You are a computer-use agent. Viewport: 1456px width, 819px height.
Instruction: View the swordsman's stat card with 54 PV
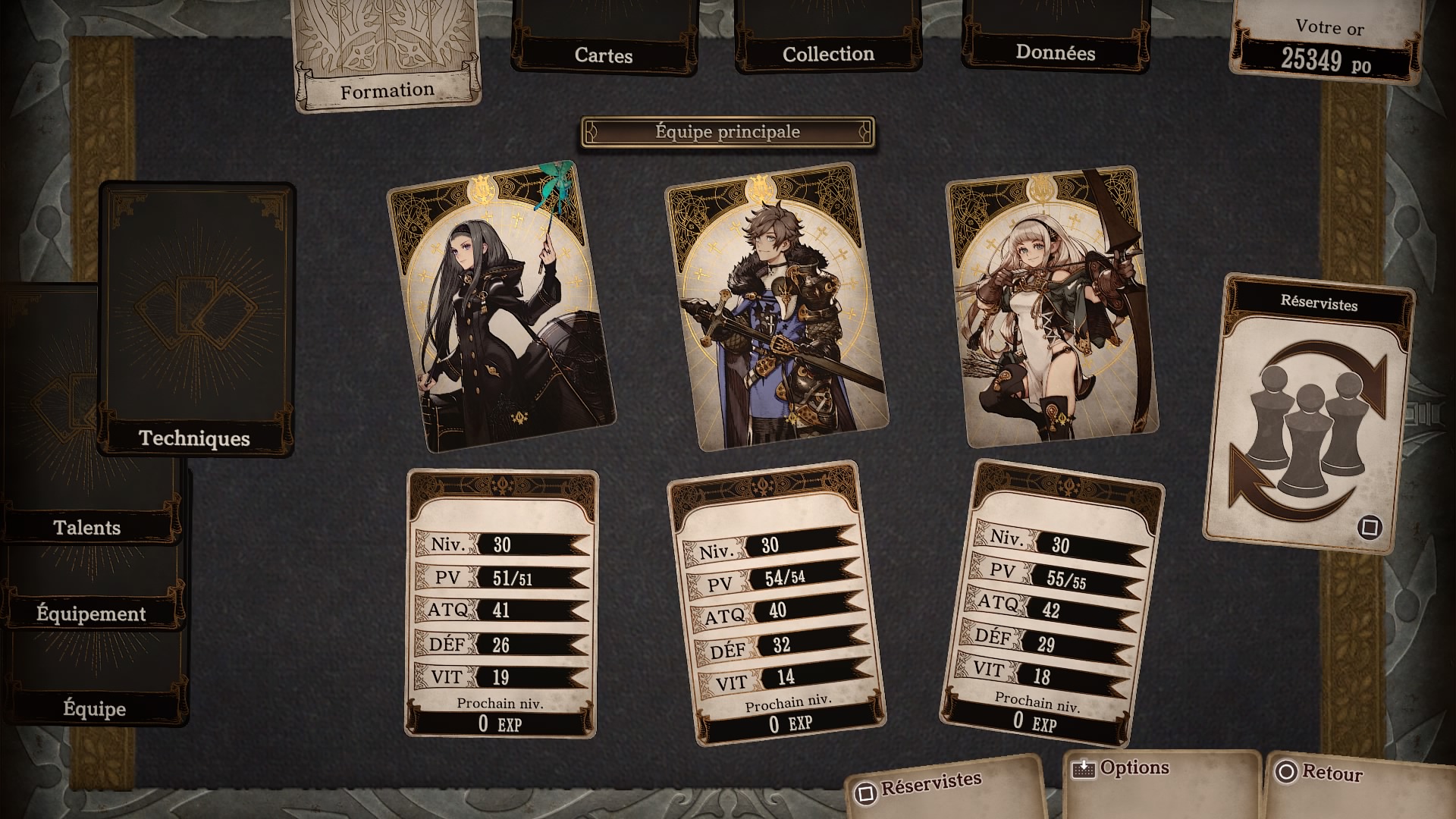pyautogui.click(x=777, y=604)
